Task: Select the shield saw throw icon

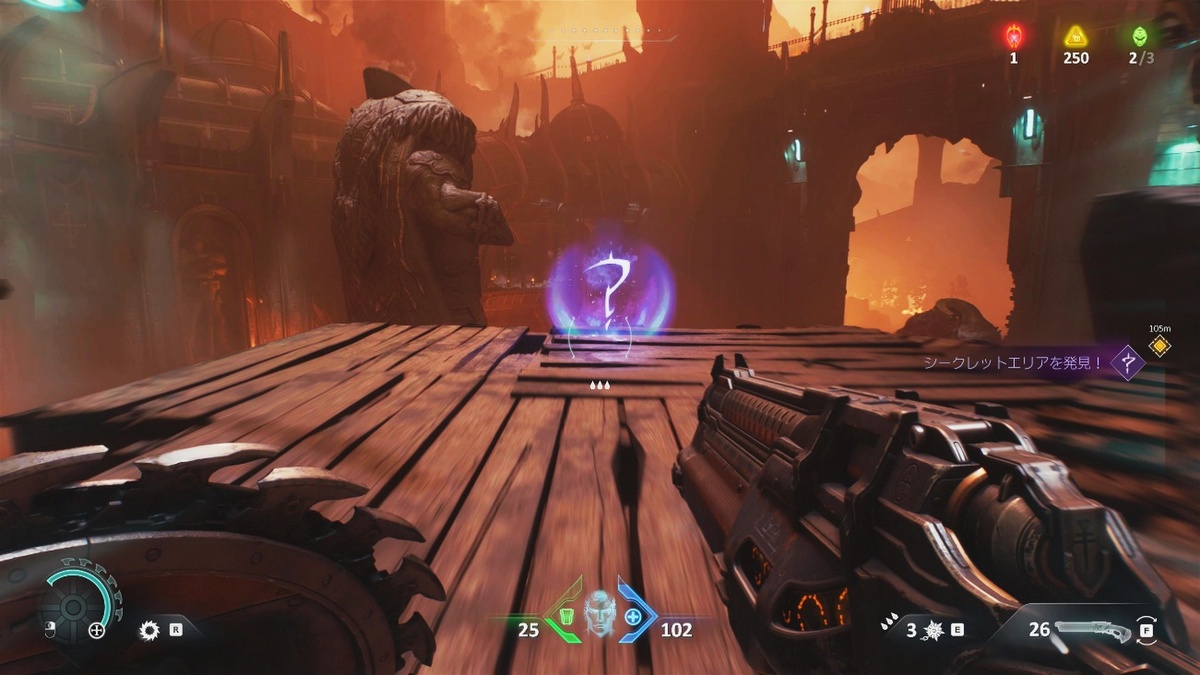Action: [x=151, y=630]
